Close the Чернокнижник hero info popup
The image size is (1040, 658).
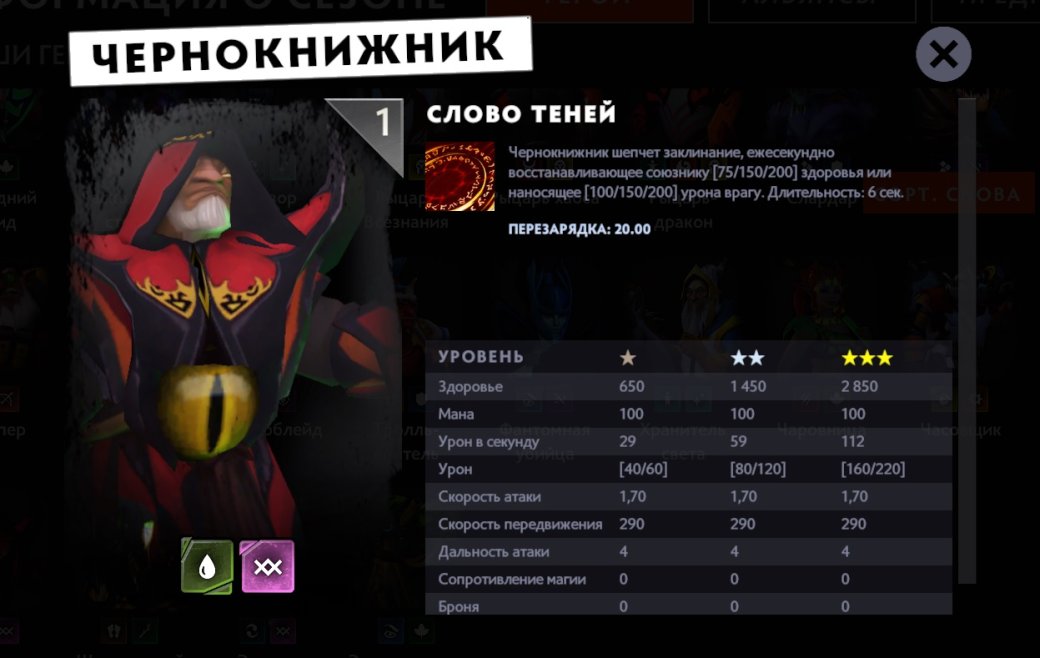point(943,54)
